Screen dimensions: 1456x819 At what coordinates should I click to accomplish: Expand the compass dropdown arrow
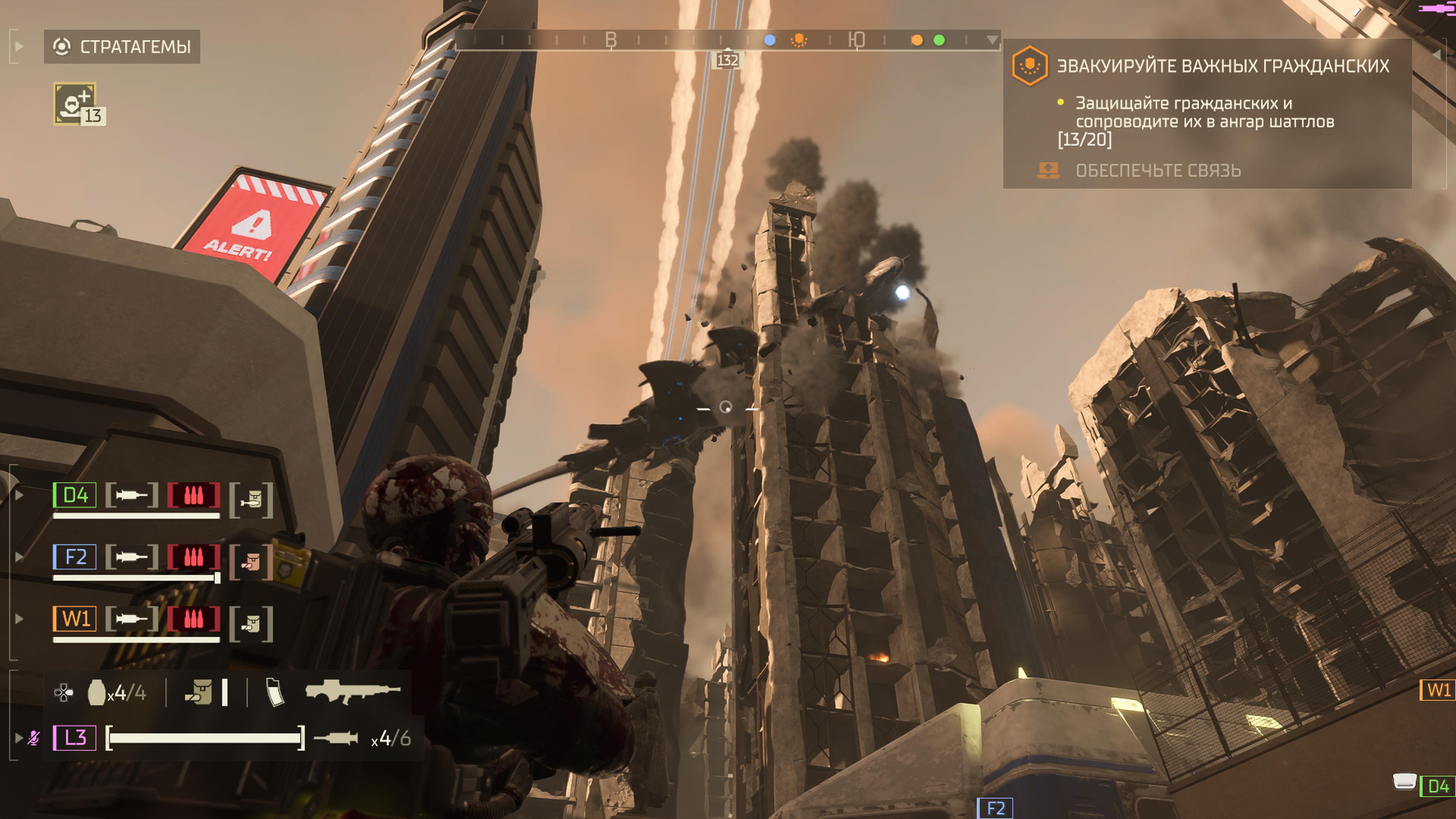[x=992, y=40]
